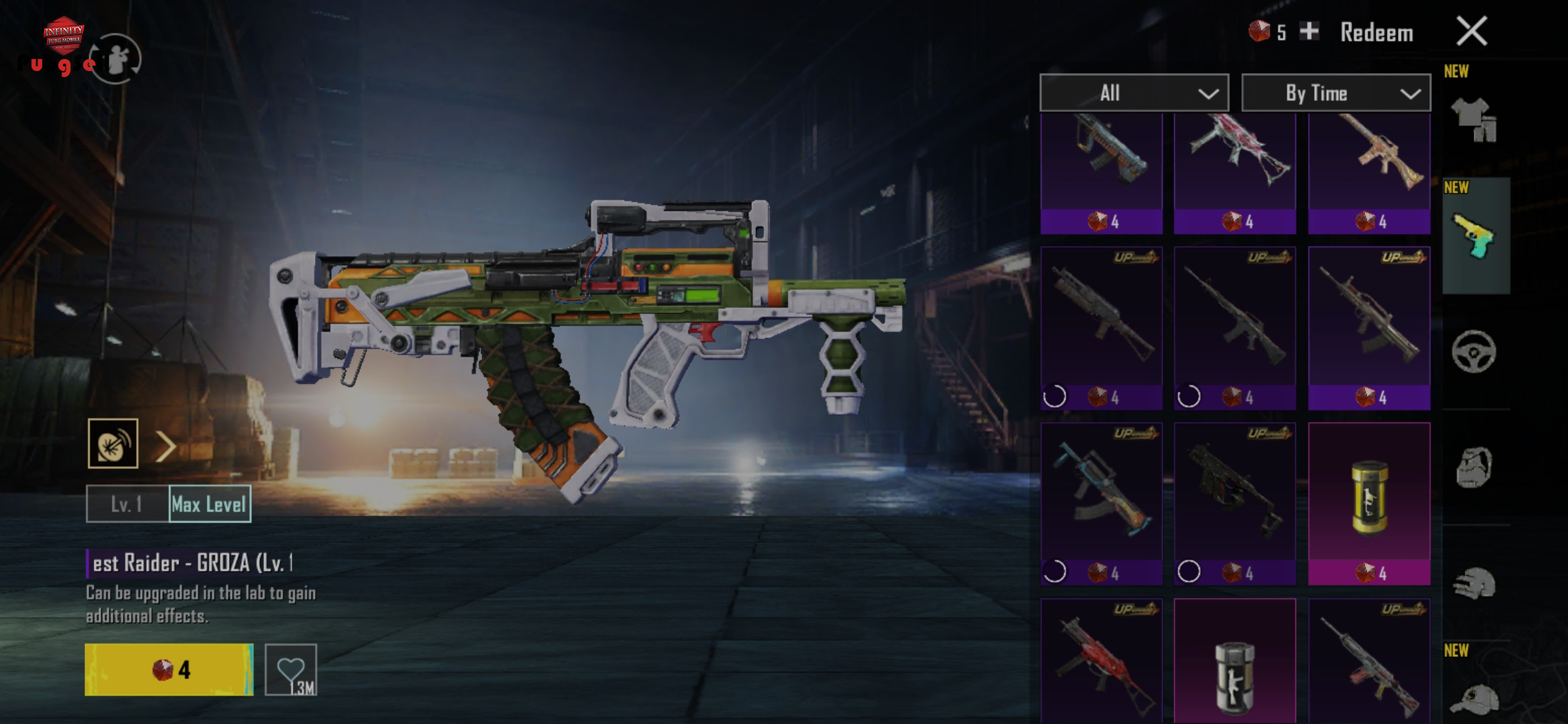Open the vehicle steering wheel category
Viewport: 1568px width, 724px height.
tap(1474, 351)
